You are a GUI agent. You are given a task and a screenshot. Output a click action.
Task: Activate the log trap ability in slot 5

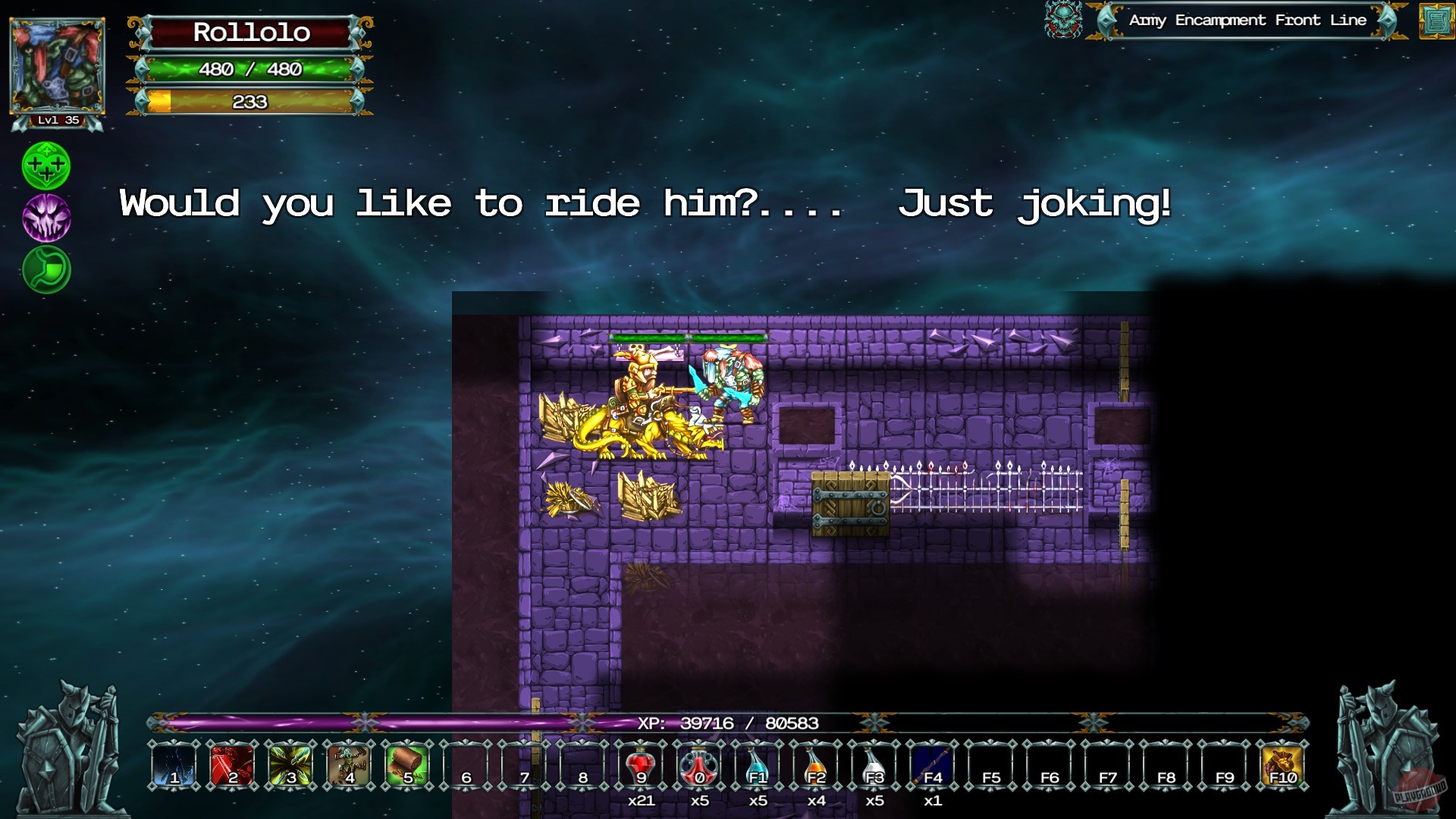pyautogui.click(x=408, y=767)
